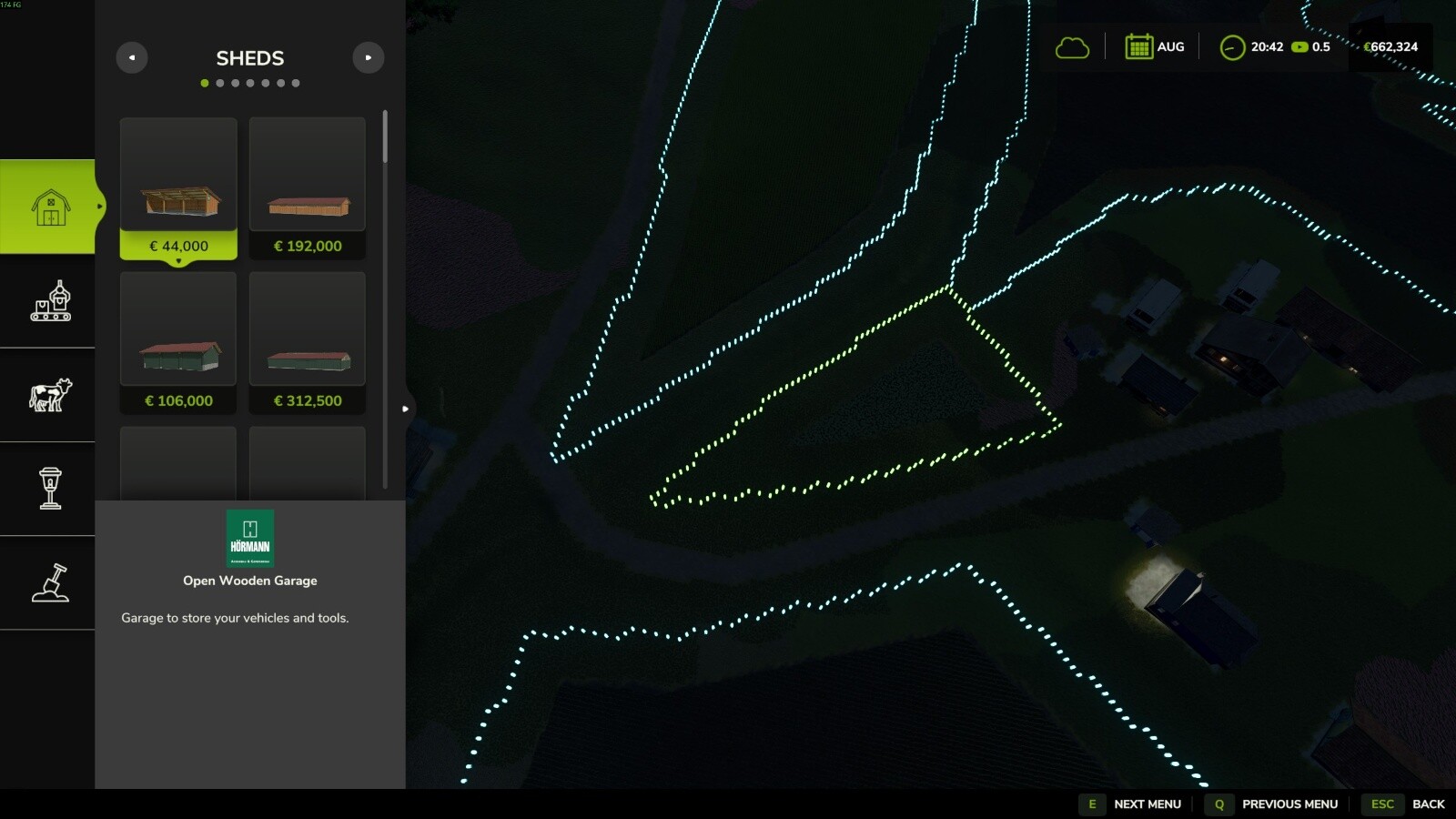Switch to the lamp decorations tab
Screen dimensions: 1456x819
coord(50,489)
